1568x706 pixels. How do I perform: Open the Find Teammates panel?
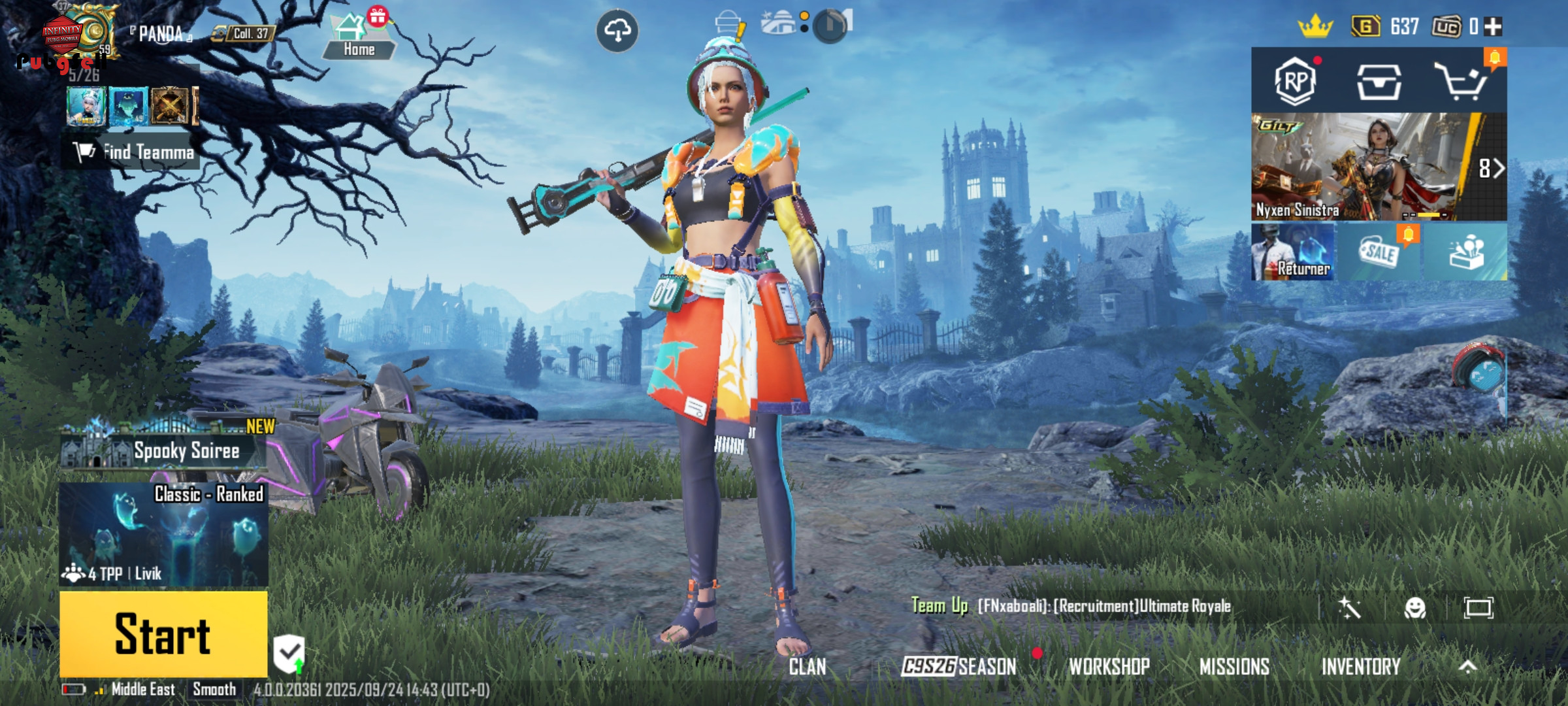[134, 152]
